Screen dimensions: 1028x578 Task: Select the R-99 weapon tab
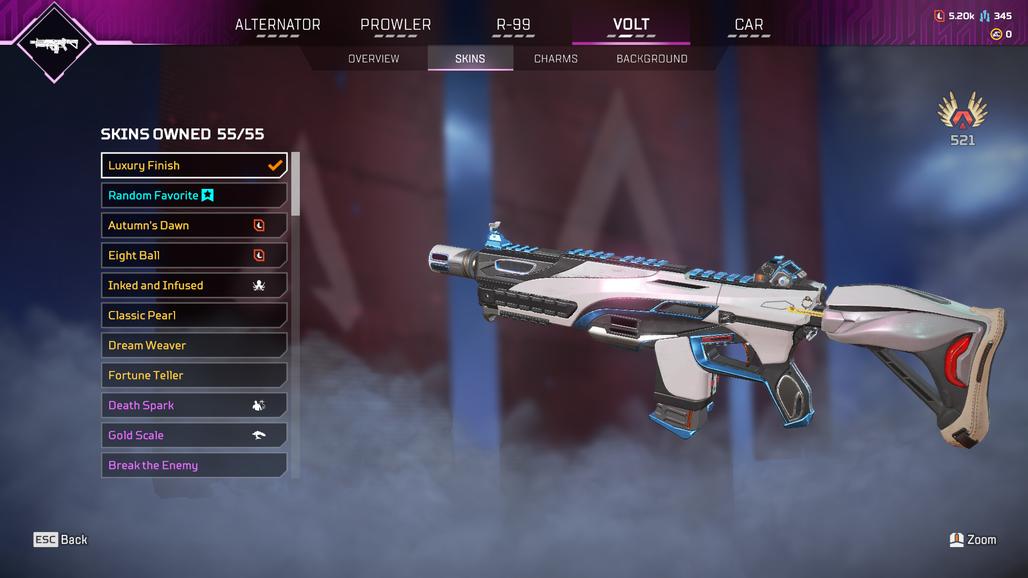click(x=514, y=25)
